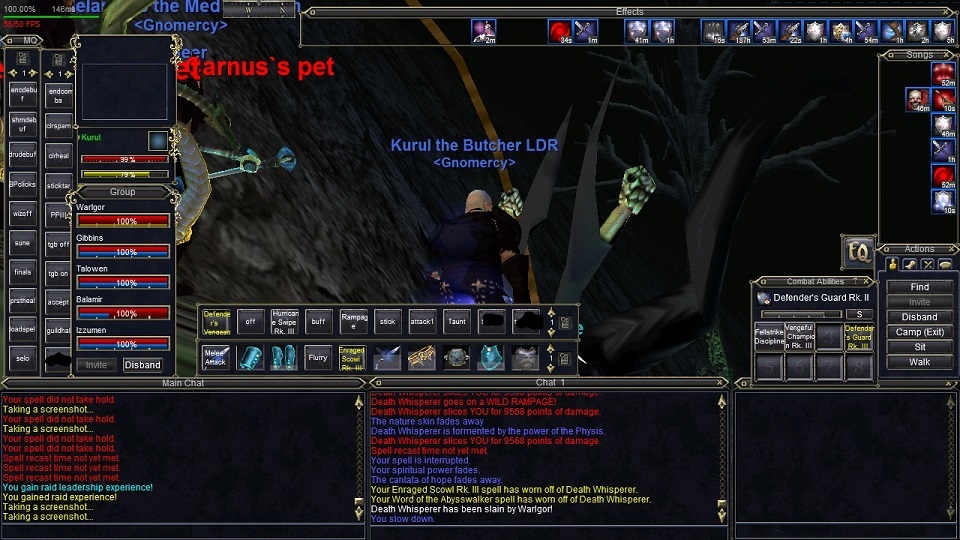Trigger the Taunt hotbar button
Viewport: 960px width, 540px height.
[x=456, y=321]
